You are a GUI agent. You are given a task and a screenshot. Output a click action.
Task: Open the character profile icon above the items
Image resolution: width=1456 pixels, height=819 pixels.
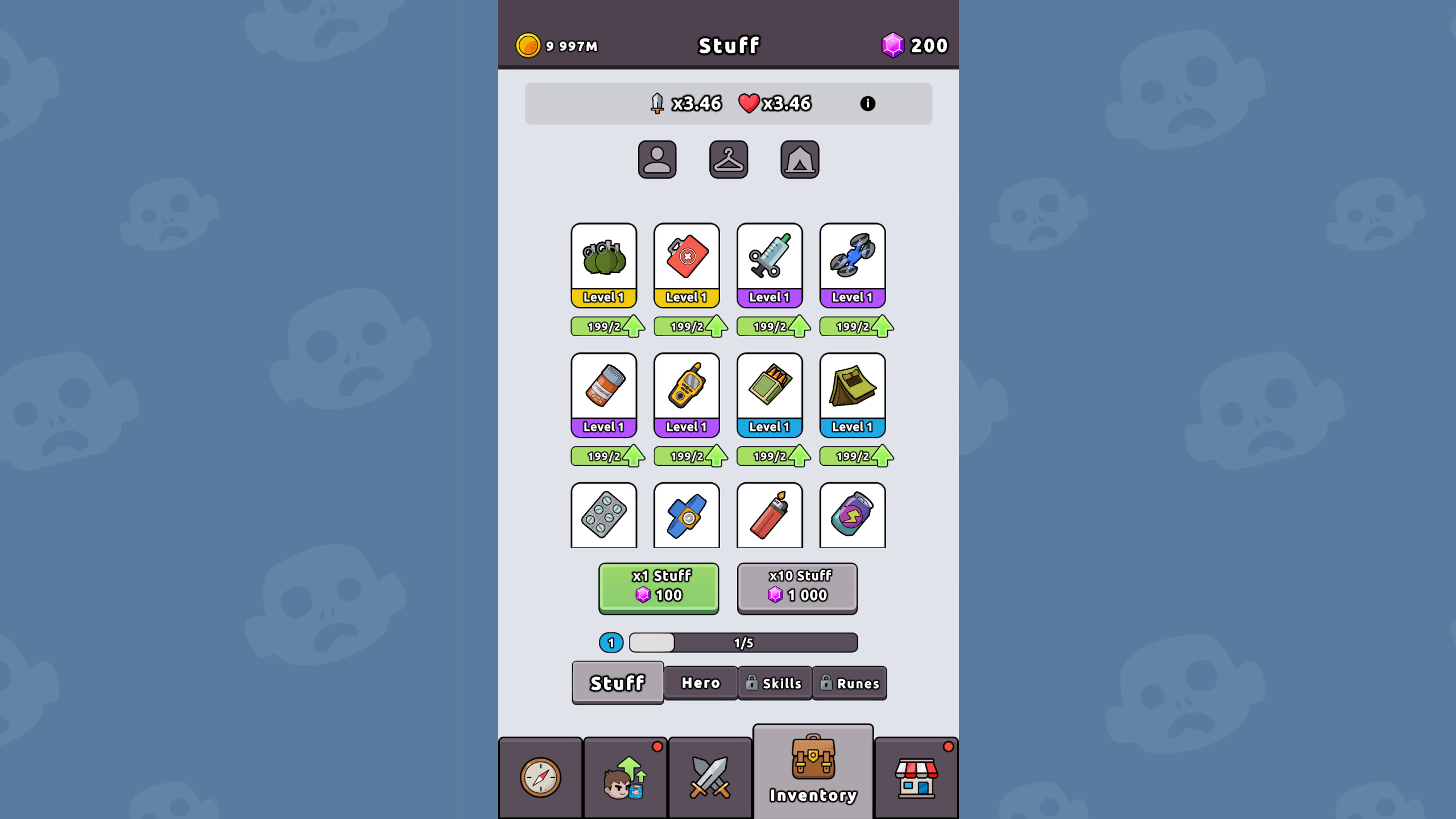[657, 159]
